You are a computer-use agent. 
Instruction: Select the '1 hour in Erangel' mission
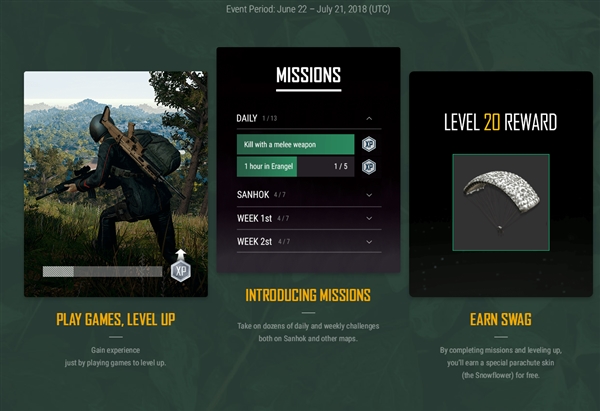[295, 166]
